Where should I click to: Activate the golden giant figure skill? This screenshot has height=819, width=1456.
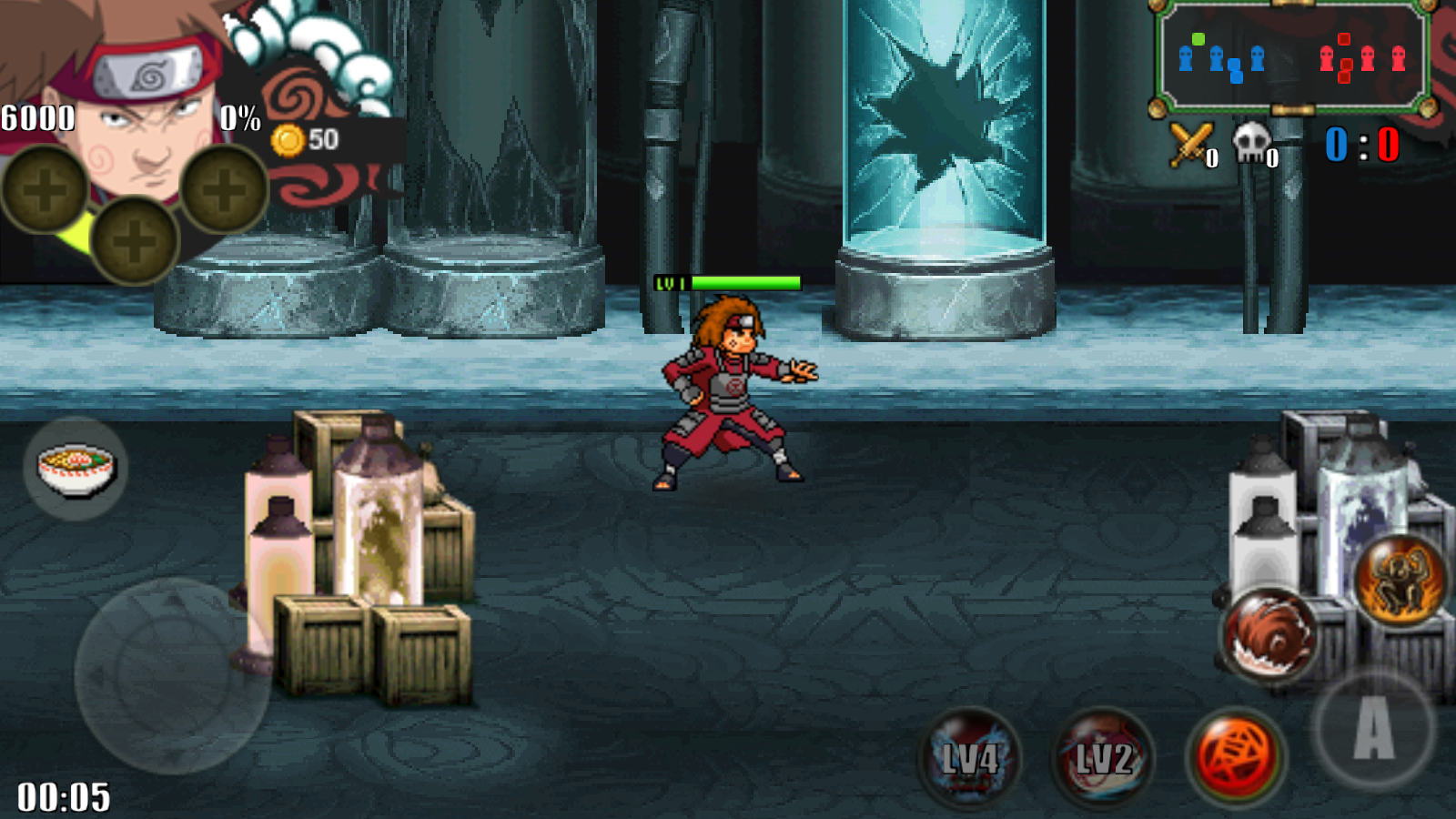[1400, 580]
